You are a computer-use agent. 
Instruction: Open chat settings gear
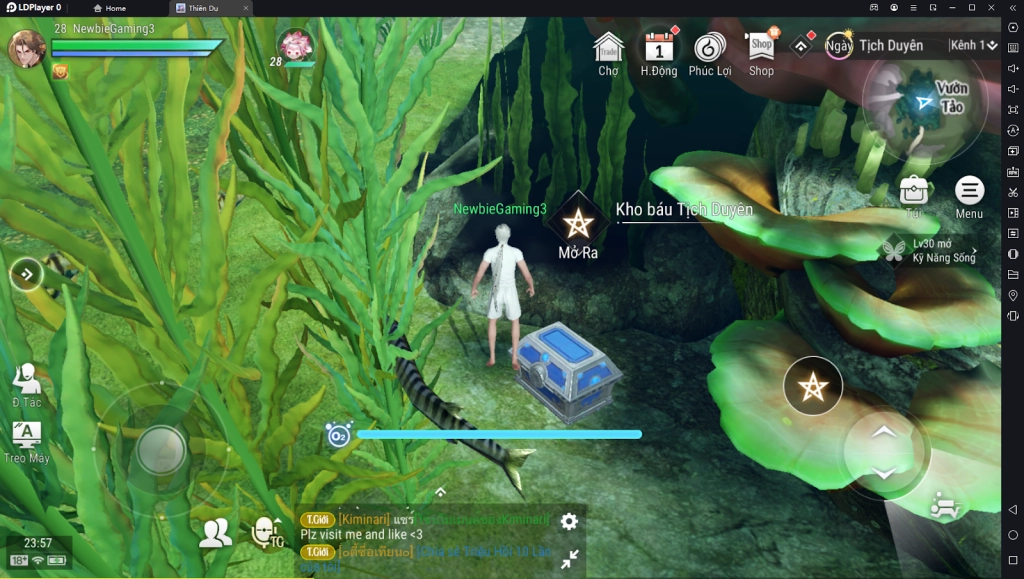click(569, 521)
